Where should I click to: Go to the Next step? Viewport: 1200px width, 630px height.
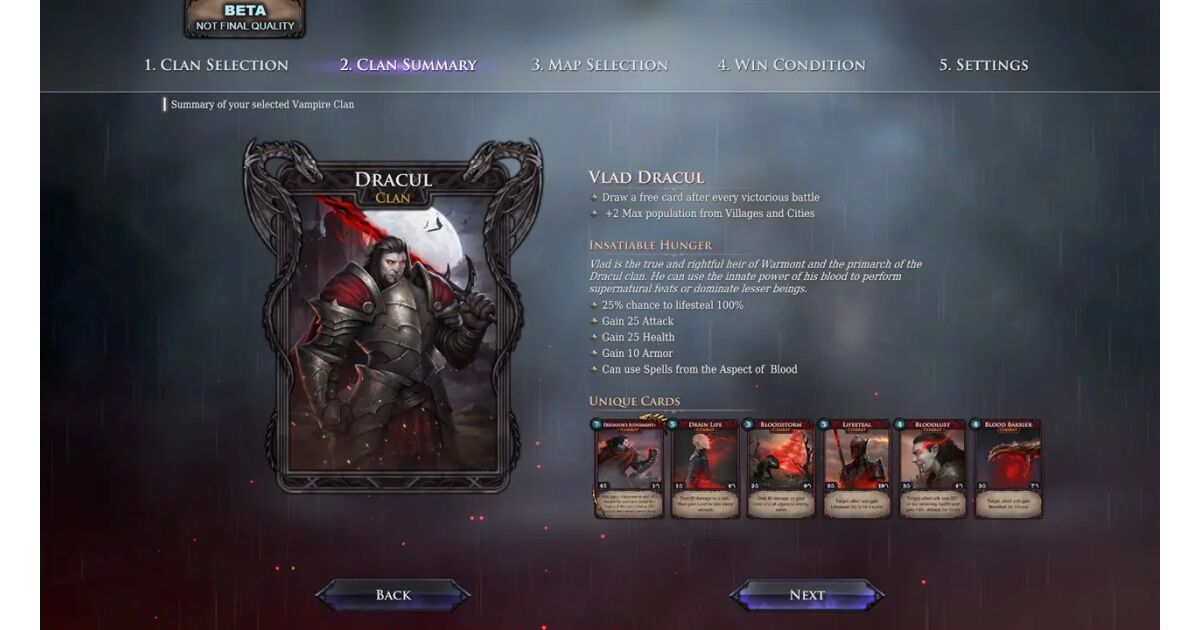point(806,595)
